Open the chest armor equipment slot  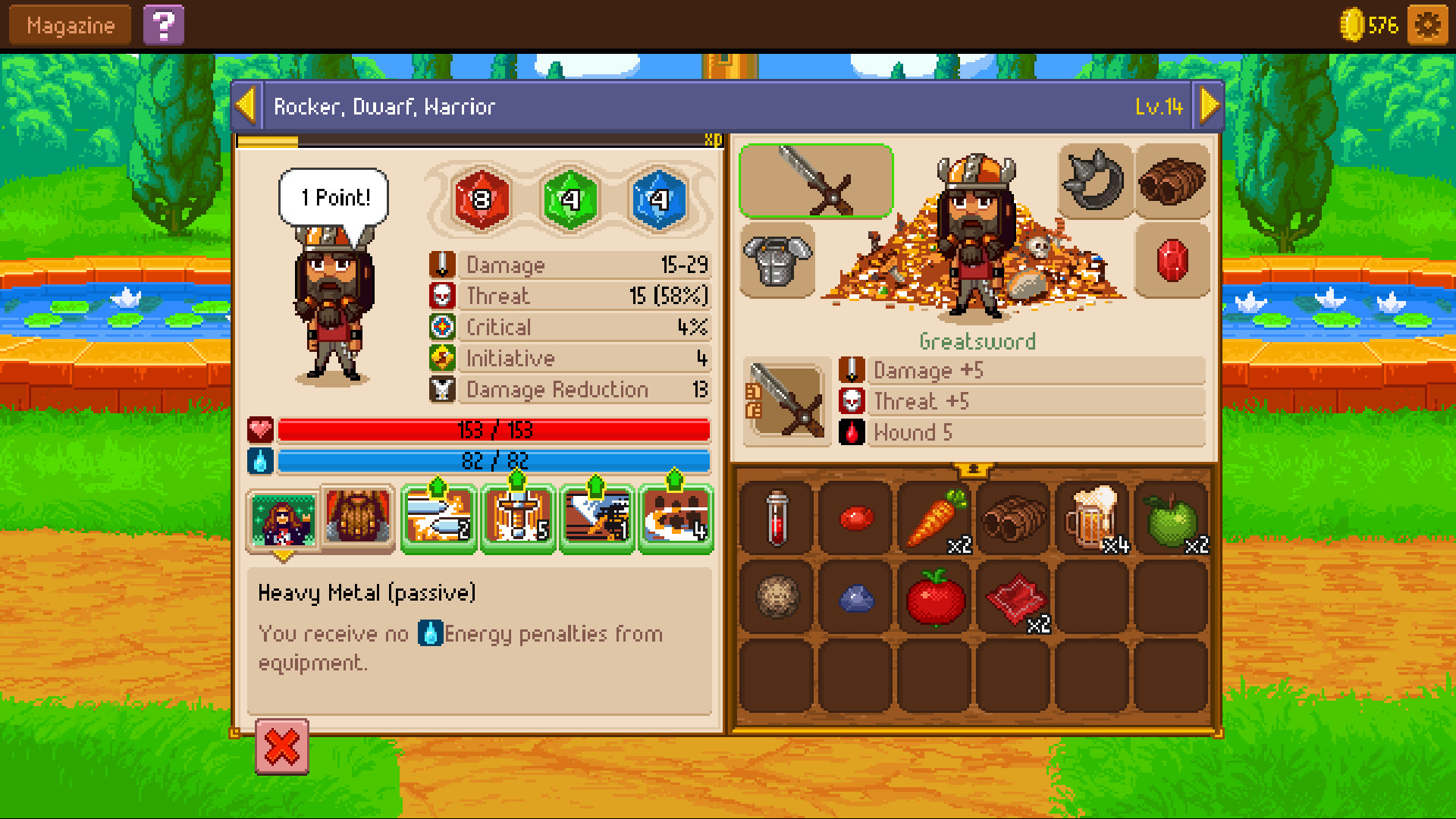tap(777, 261)
